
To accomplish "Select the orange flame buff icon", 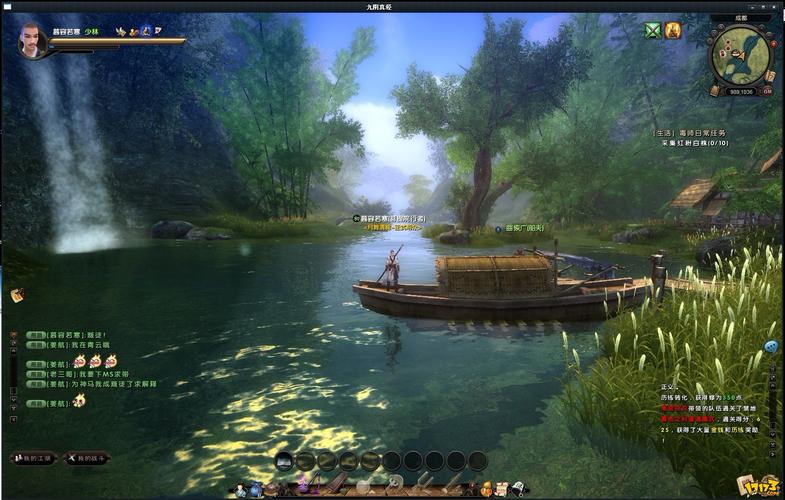I will (672, 31).
